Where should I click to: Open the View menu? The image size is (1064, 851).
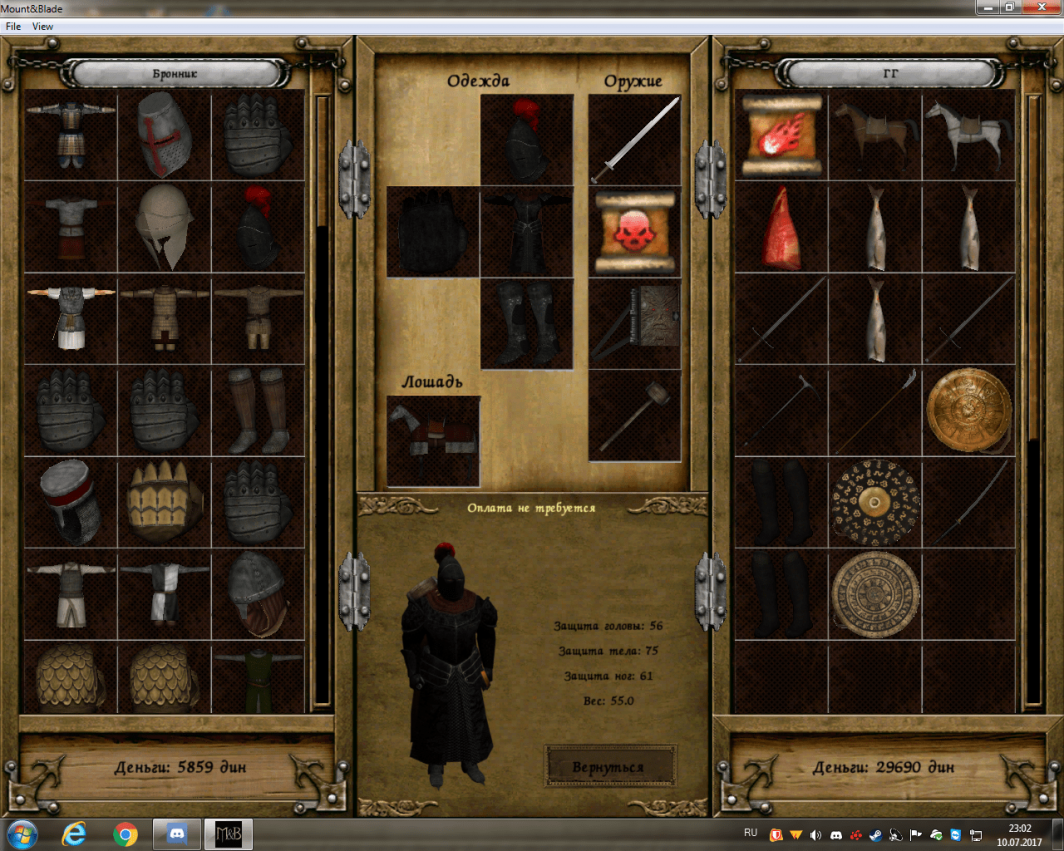click(42, 26)
